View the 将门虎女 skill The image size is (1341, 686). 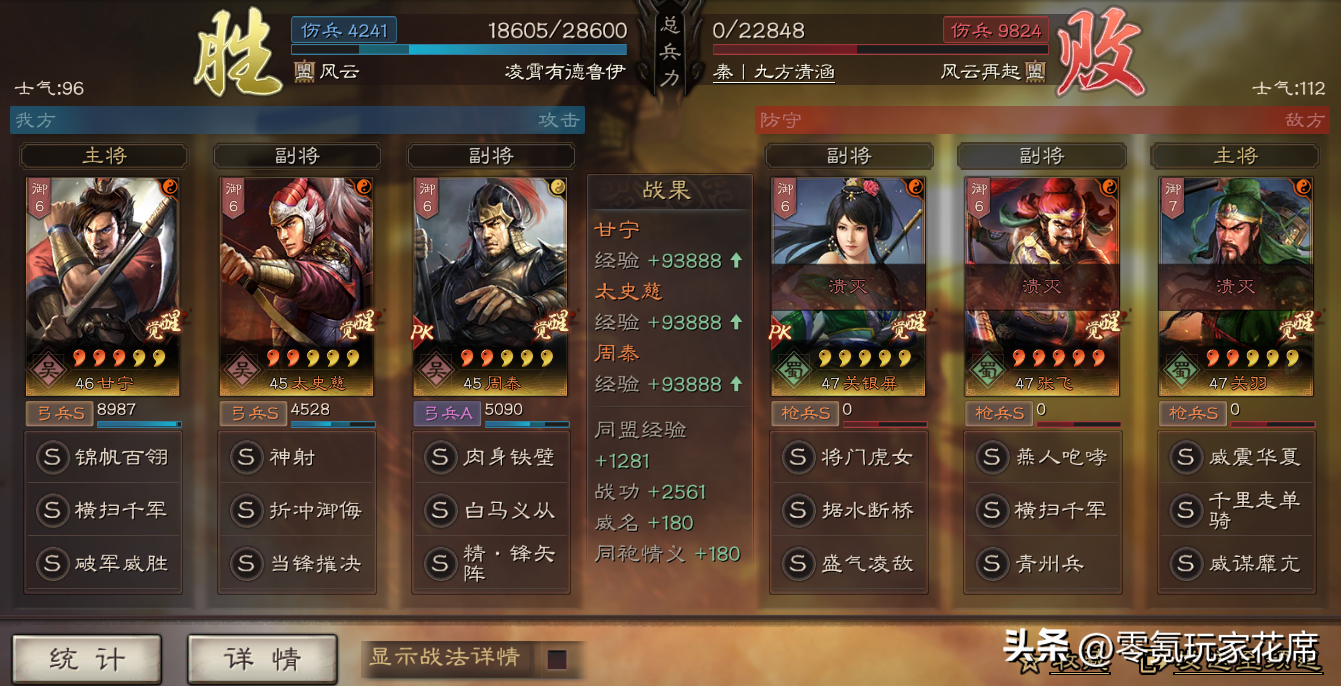[849, 457]
